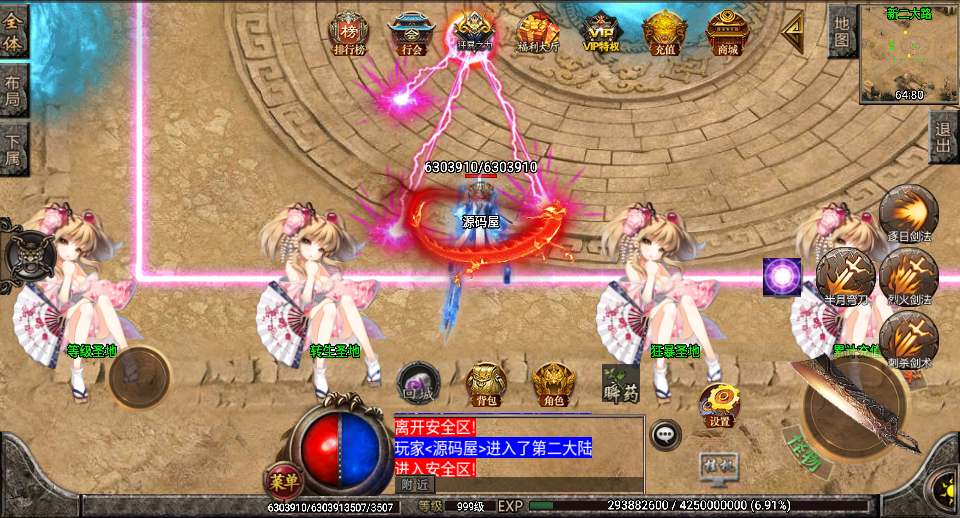Activate the 半月弯刀 skill
Image resolution: width=960 pixels, height=518 pixels.
pos(844,275)
